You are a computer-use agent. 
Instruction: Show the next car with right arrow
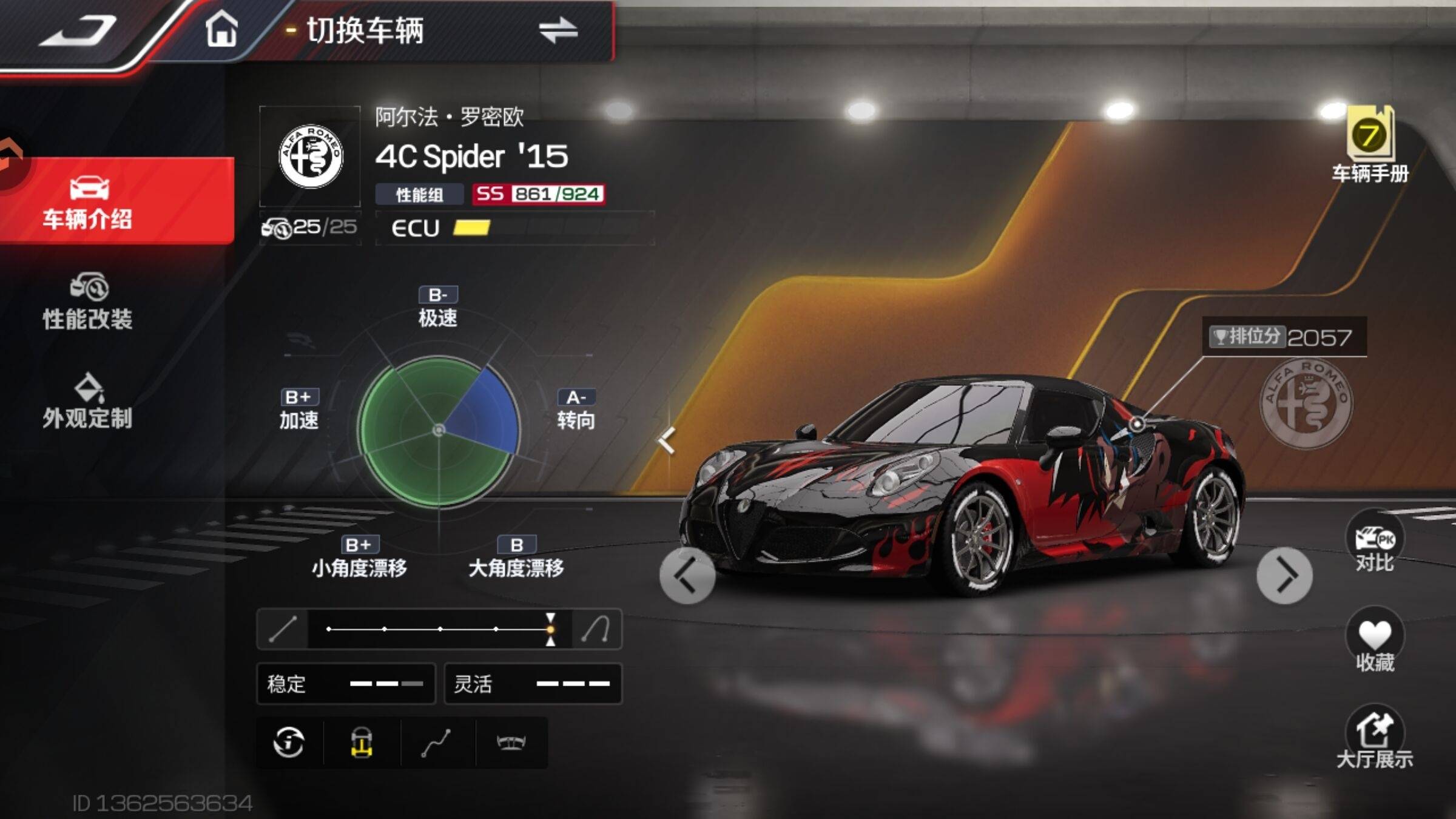click(1284, 575)
